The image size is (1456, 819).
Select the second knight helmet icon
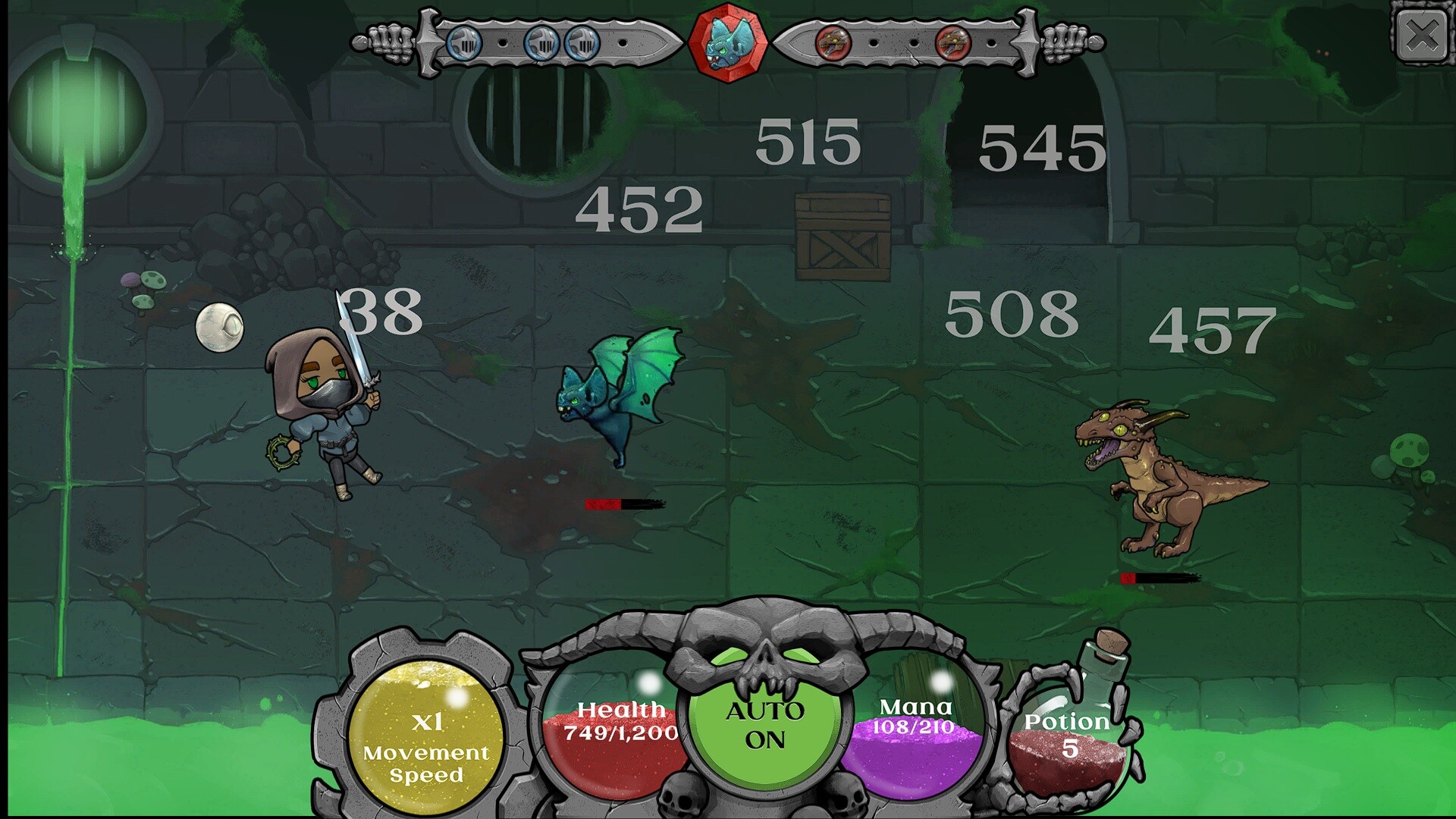coord(542,41)
